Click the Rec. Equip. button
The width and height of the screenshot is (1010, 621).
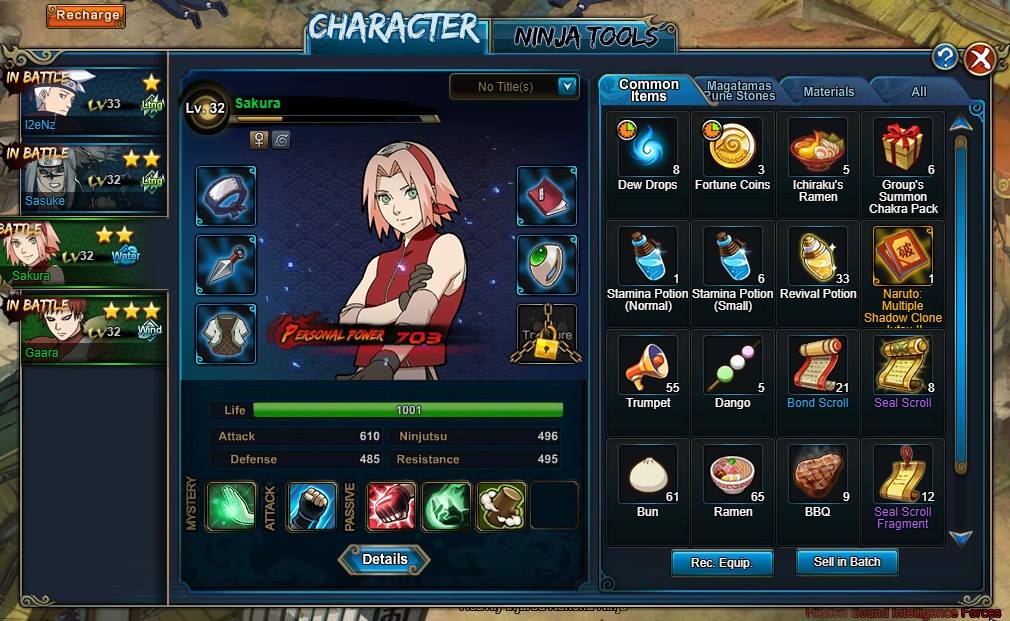pyautogui.click(x=723, y=562)
